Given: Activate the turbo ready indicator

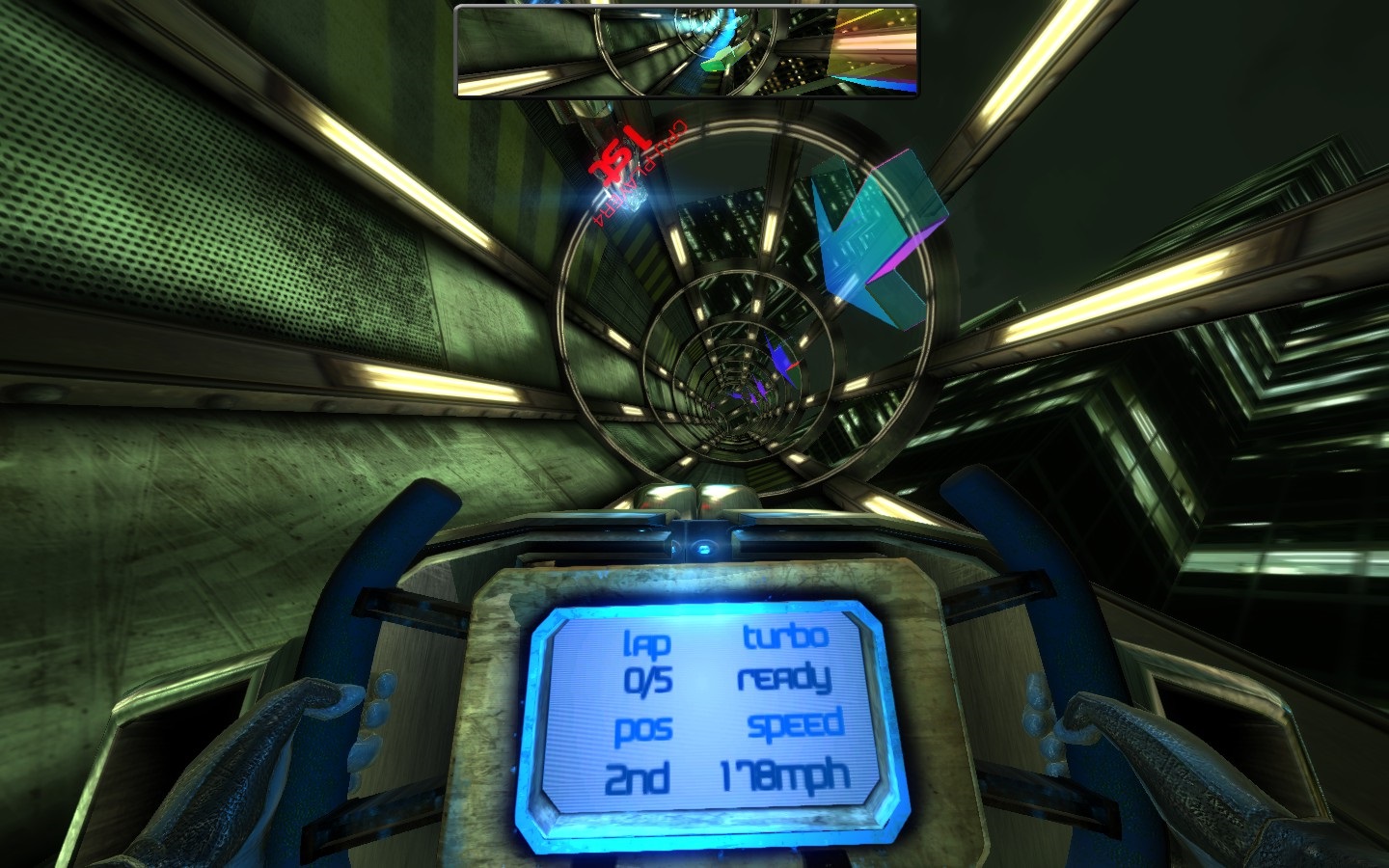Looking at the screenshot, I should [784, 677].
